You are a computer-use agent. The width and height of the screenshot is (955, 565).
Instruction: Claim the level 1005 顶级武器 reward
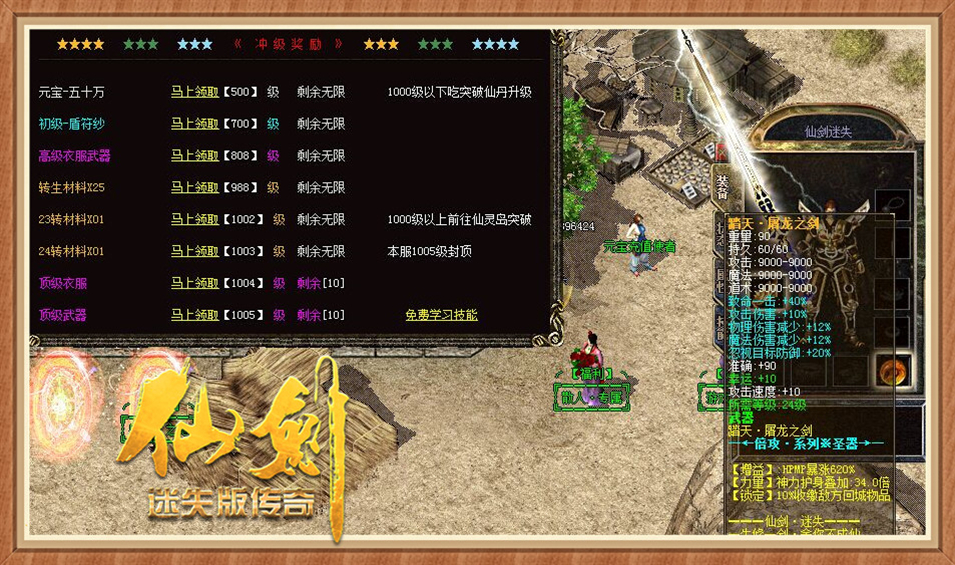pyautogui.click(x=194, y=315)
